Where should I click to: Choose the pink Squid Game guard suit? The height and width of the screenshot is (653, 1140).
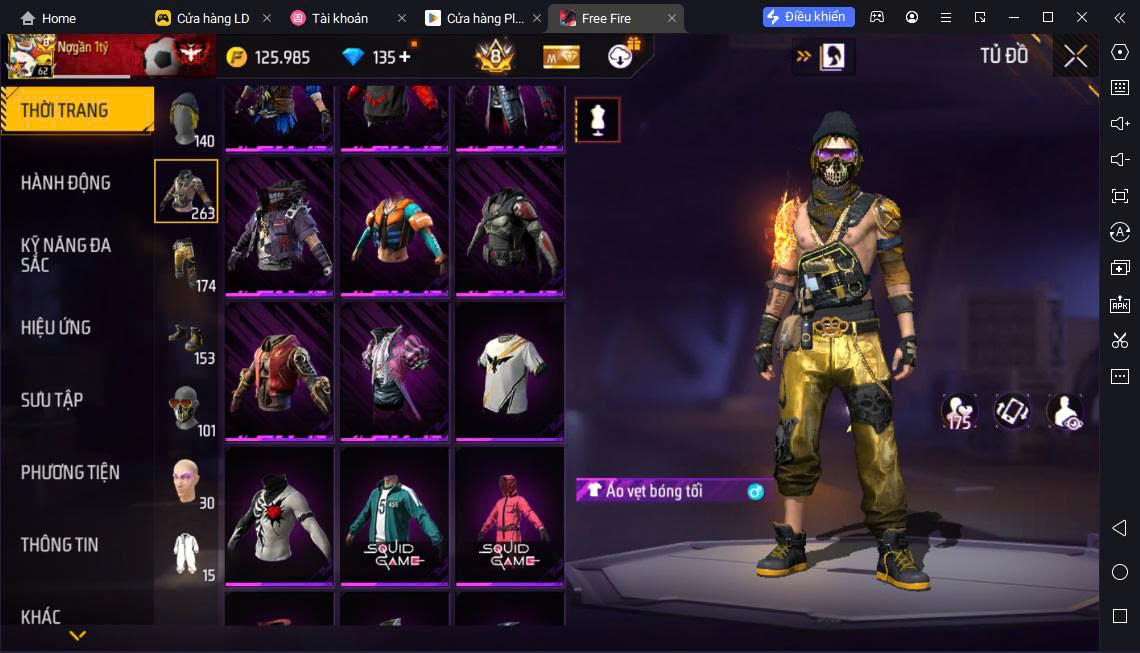(x=509, y=514)
